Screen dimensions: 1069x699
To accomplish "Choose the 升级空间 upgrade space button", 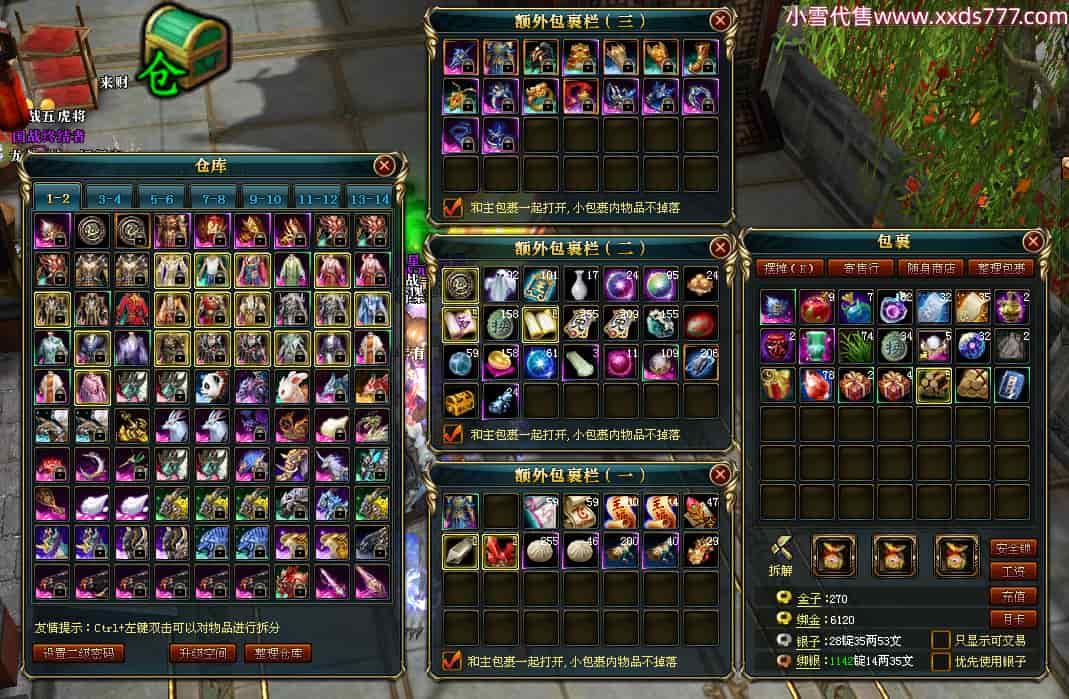I will [203, 653].
